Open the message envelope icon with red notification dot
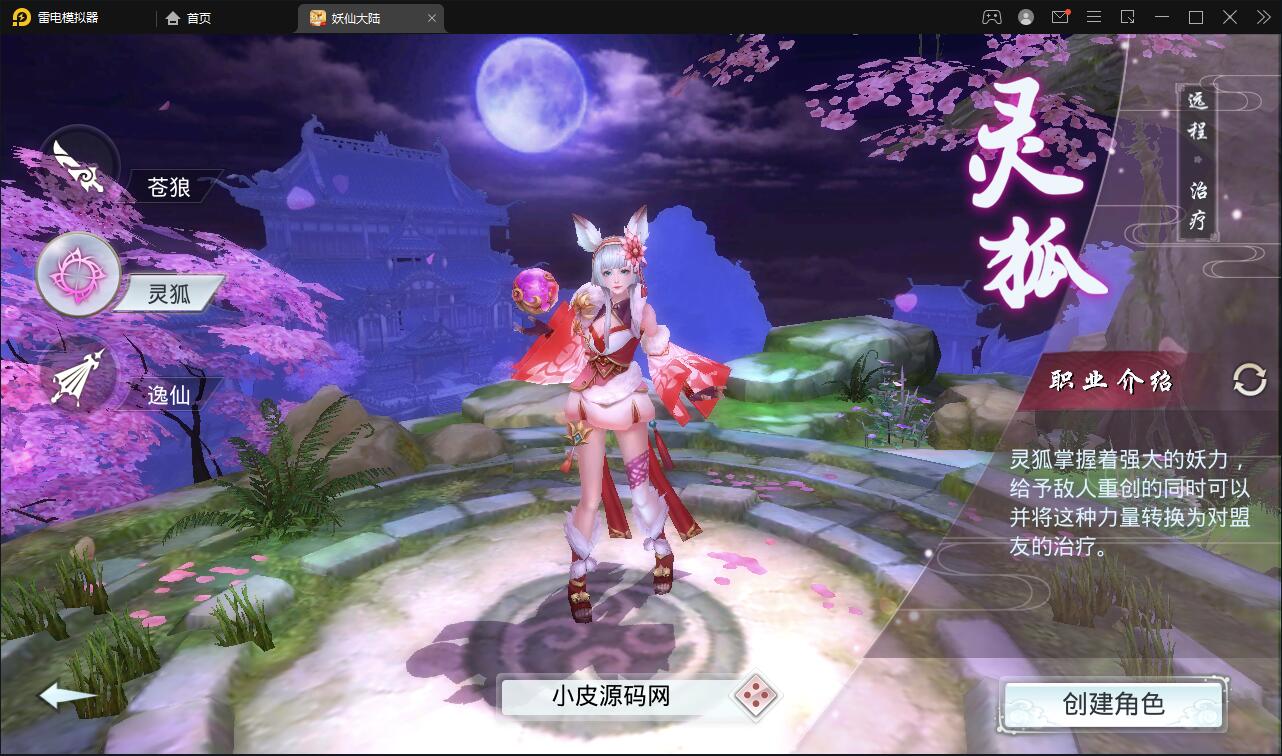 click(x=1060, y=16)
